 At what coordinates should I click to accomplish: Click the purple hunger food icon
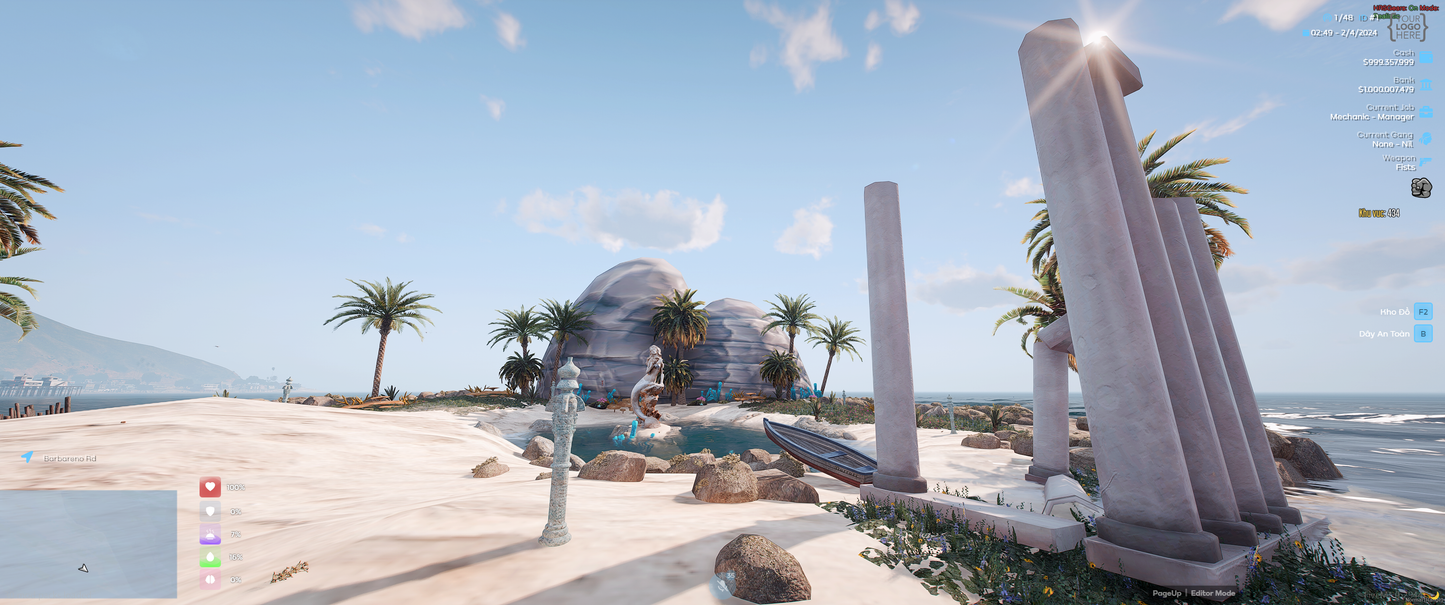tap(210, 534)
